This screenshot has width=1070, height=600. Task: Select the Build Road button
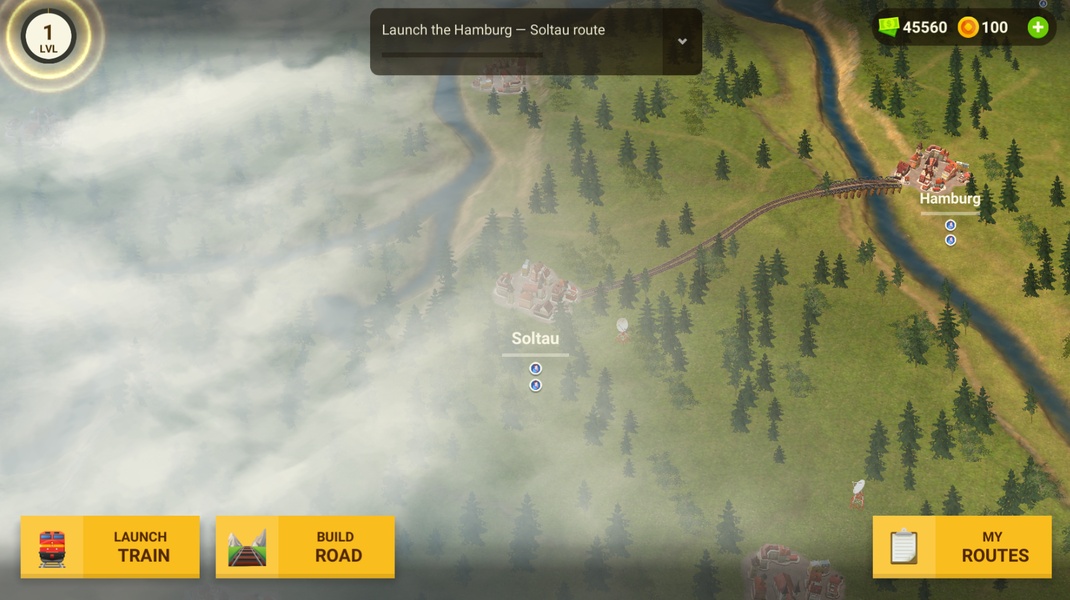click(305, 547)
